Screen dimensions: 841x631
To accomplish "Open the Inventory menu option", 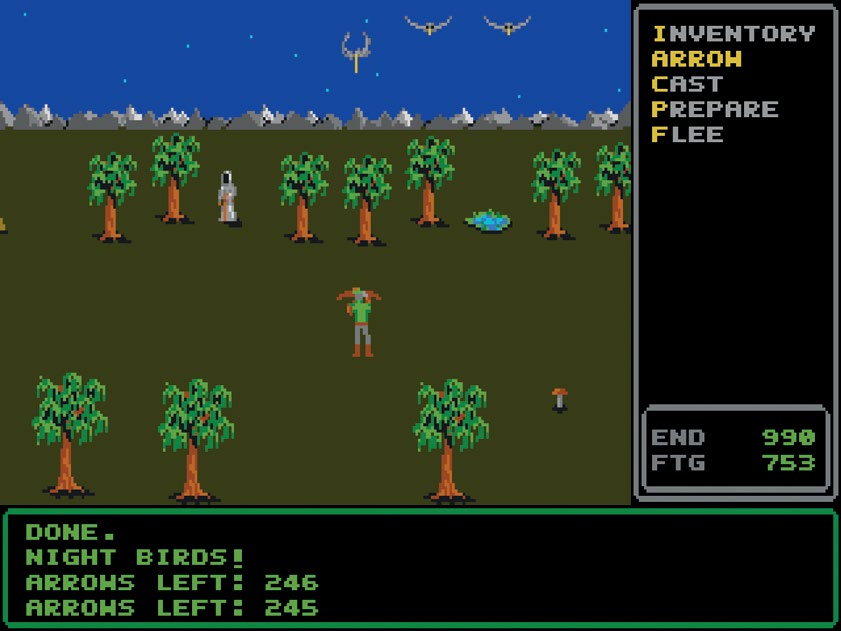I will tap(733, 34).
